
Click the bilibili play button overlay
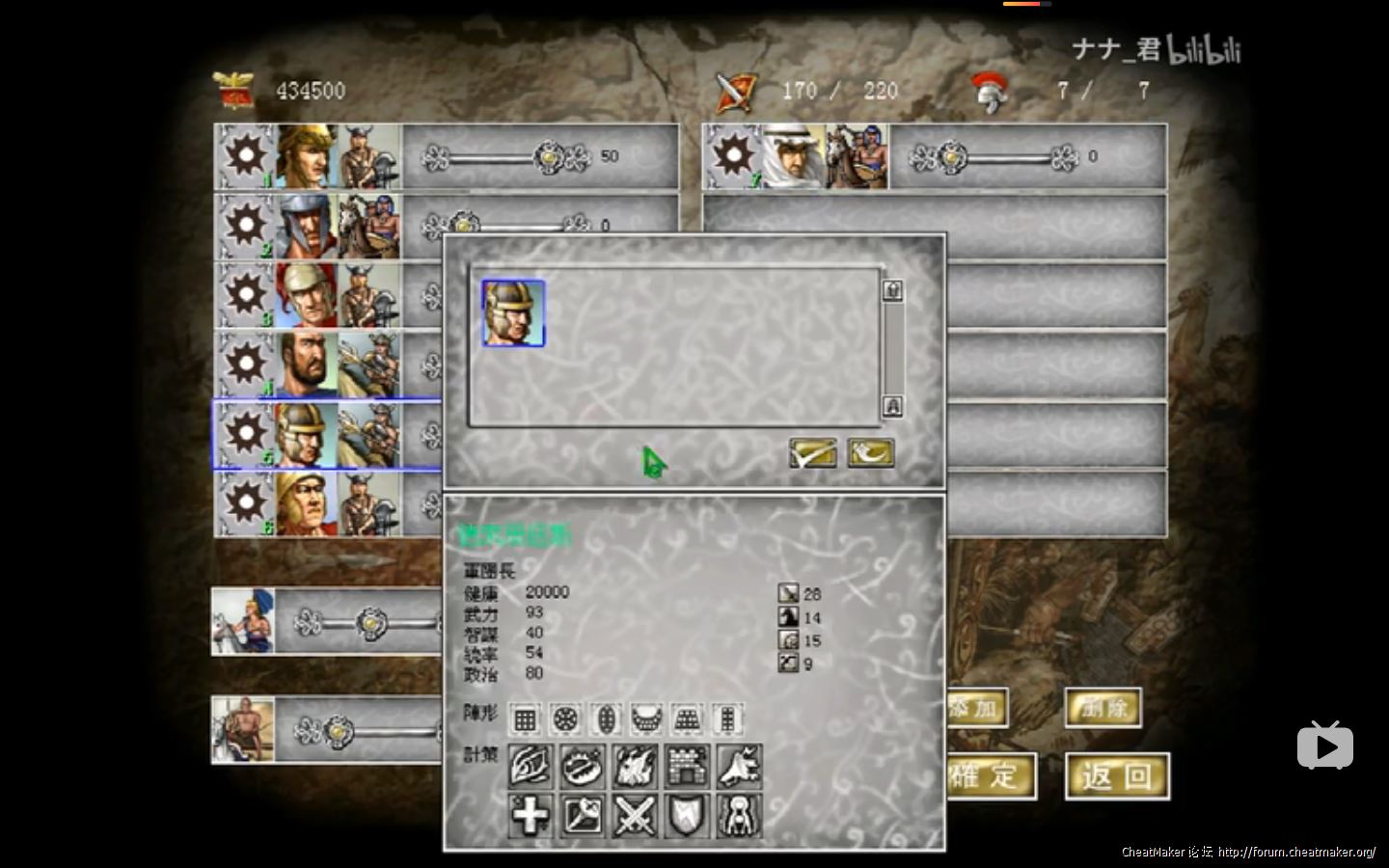[1324, 746]
